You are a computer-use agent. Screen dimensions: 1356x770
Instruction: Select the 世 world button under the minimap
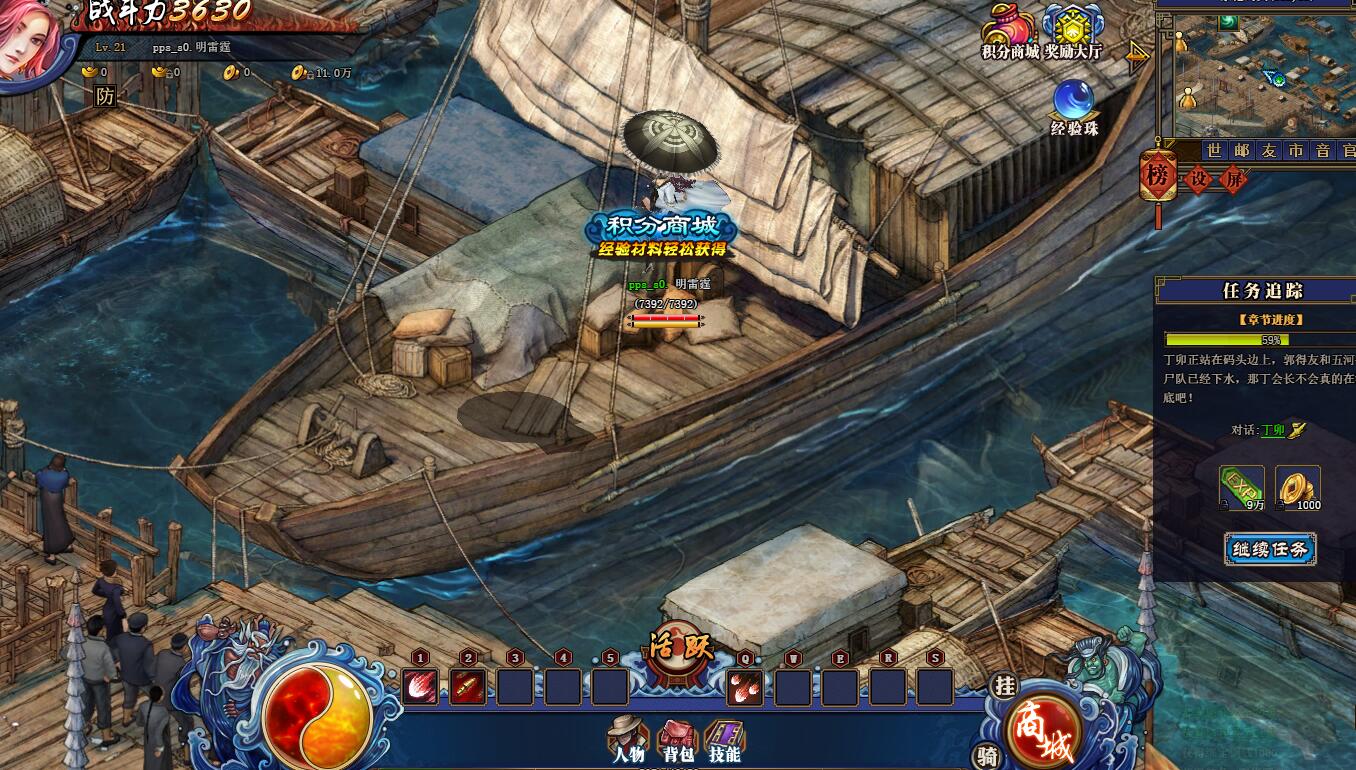1214,150
